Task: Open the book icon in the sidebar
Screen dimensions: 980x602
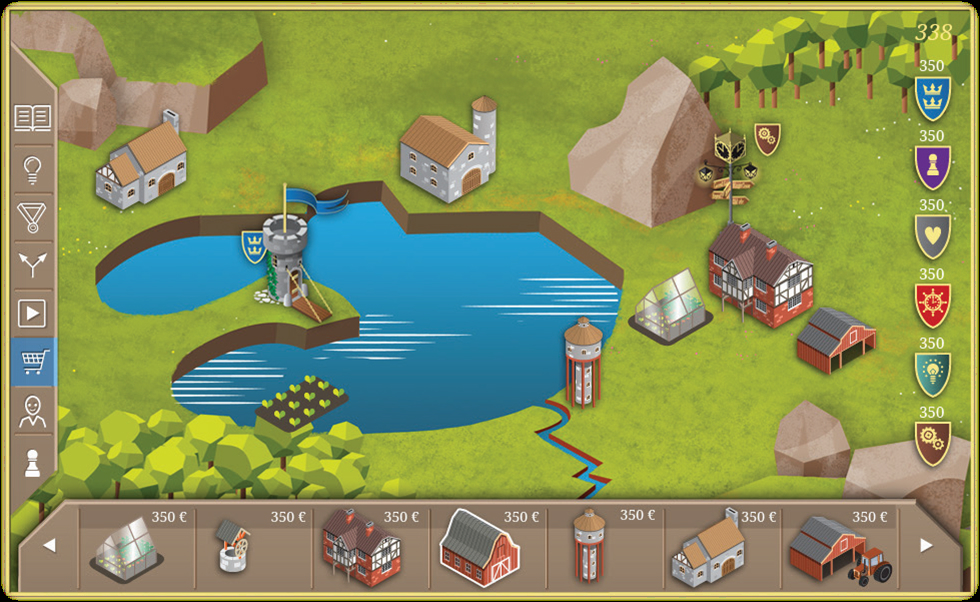Action: coord(32,119)
